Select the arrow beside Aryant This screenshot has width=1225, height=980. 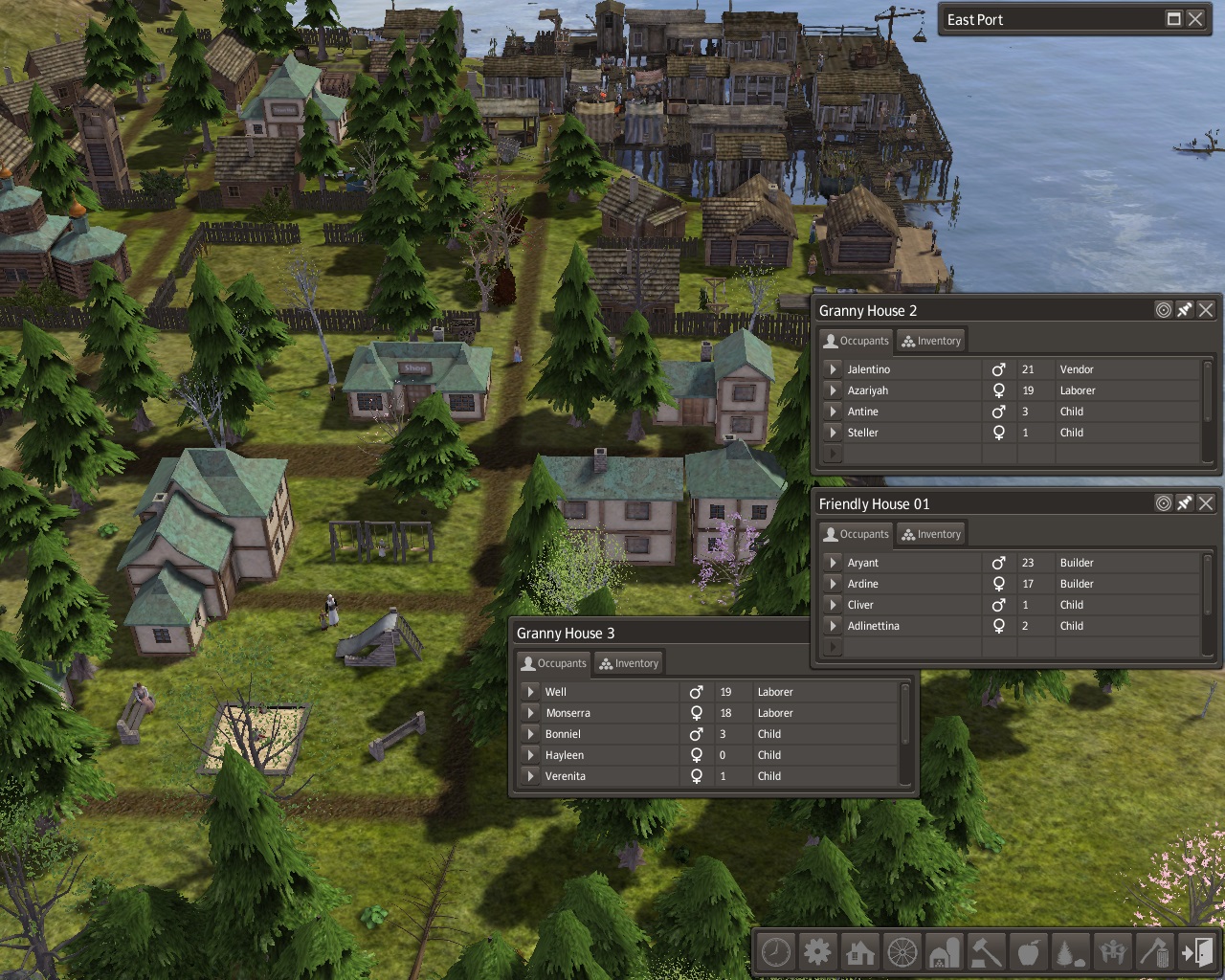[833, 563]
